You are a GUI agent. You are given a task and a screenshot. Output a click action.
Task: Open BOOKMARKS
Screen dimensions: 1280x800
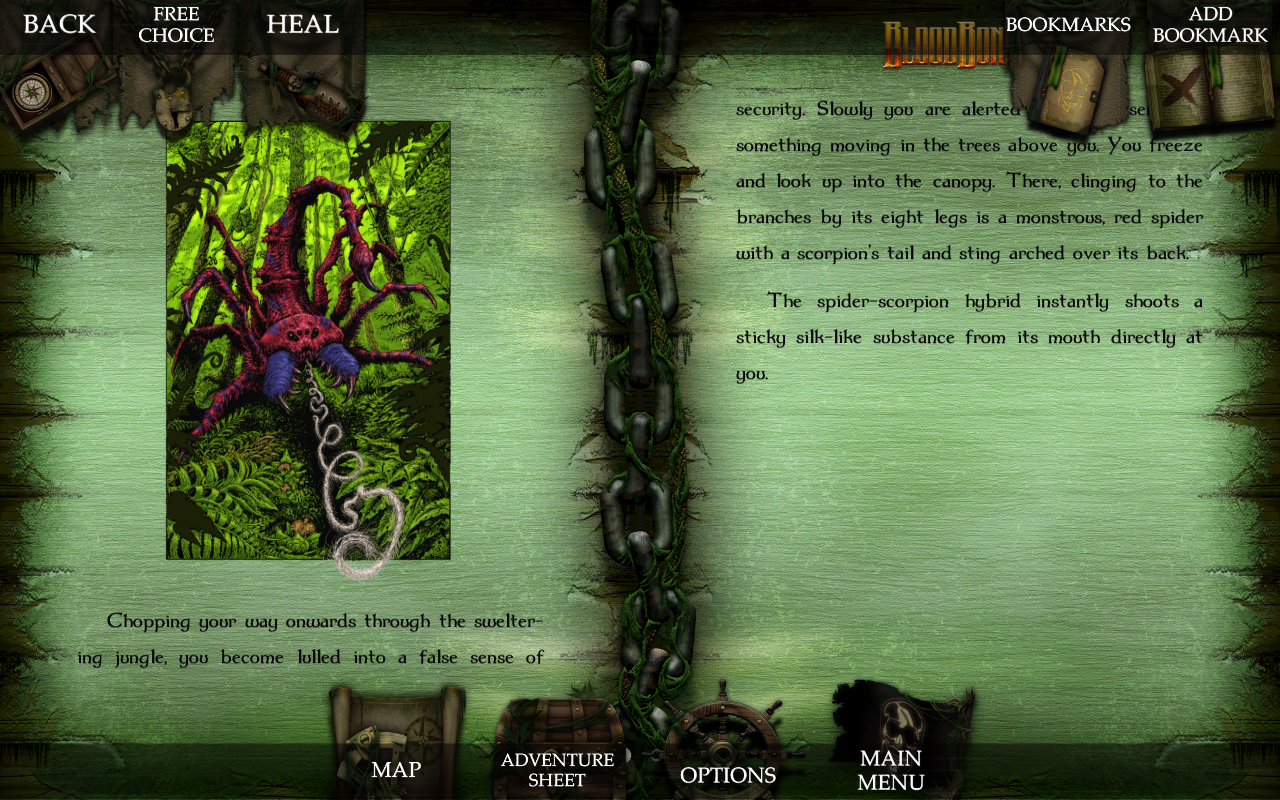(x=1068, y=24)
